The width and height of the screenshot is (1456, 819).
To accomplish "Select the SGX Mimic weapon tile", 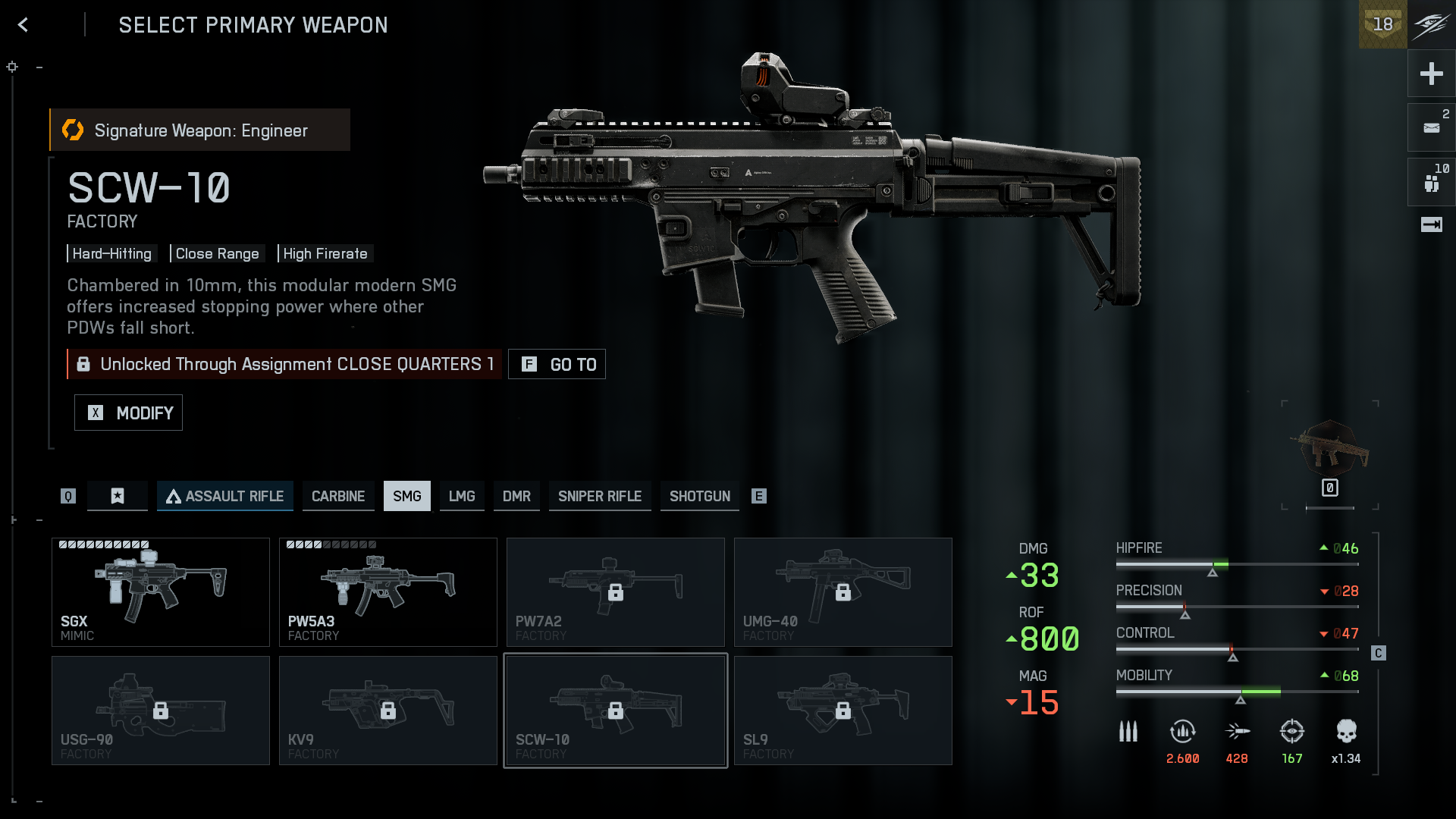I will click(161, 592).
